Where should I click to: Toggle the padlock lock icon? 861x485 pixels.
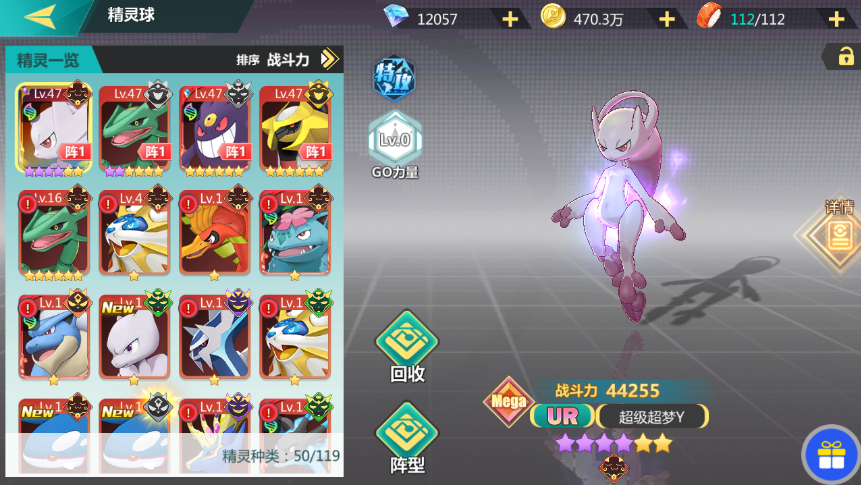[842, 57]
